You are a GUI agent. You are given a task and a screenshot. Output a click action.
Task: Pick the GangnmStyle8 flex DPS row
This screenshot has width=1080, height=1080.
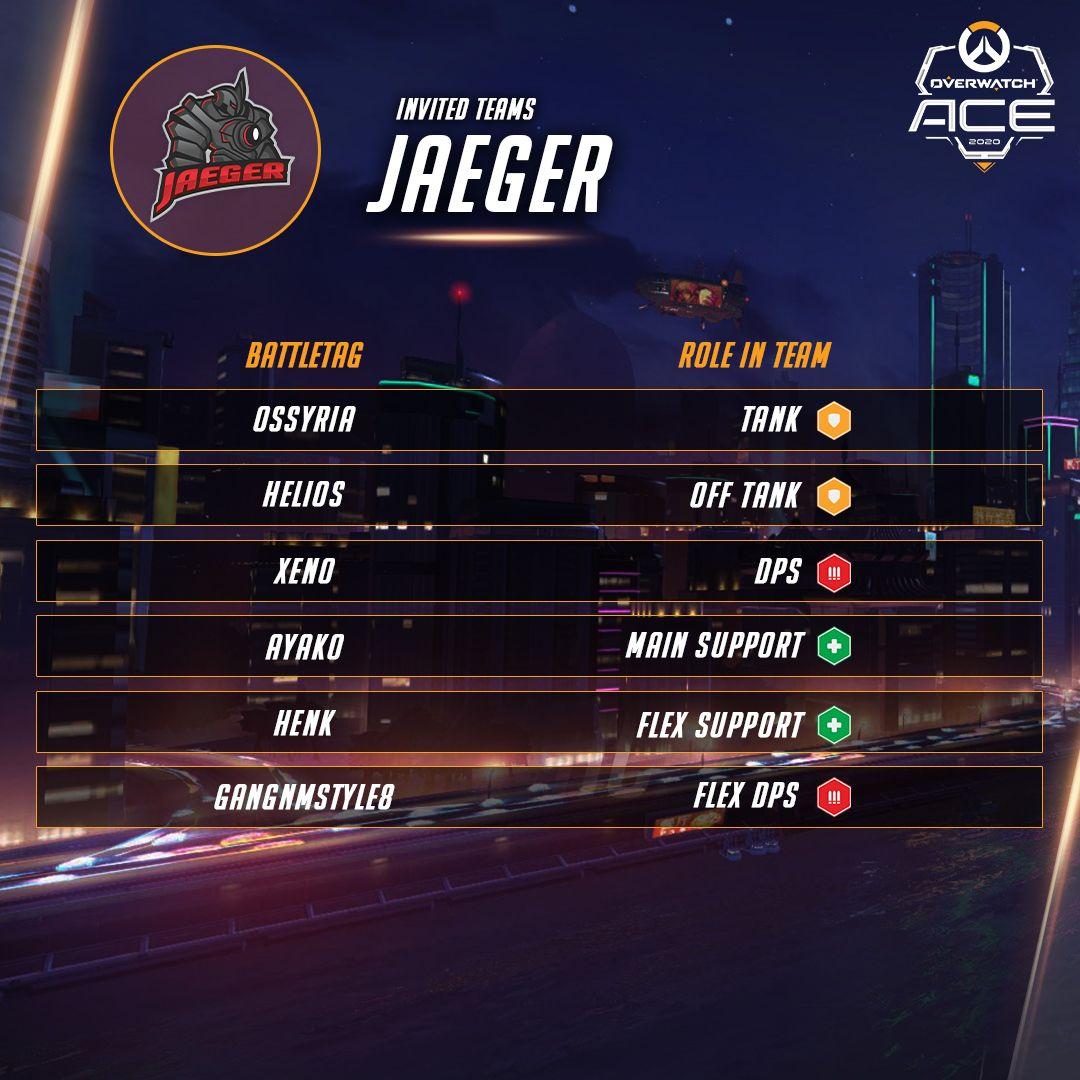tap(539, 797)
